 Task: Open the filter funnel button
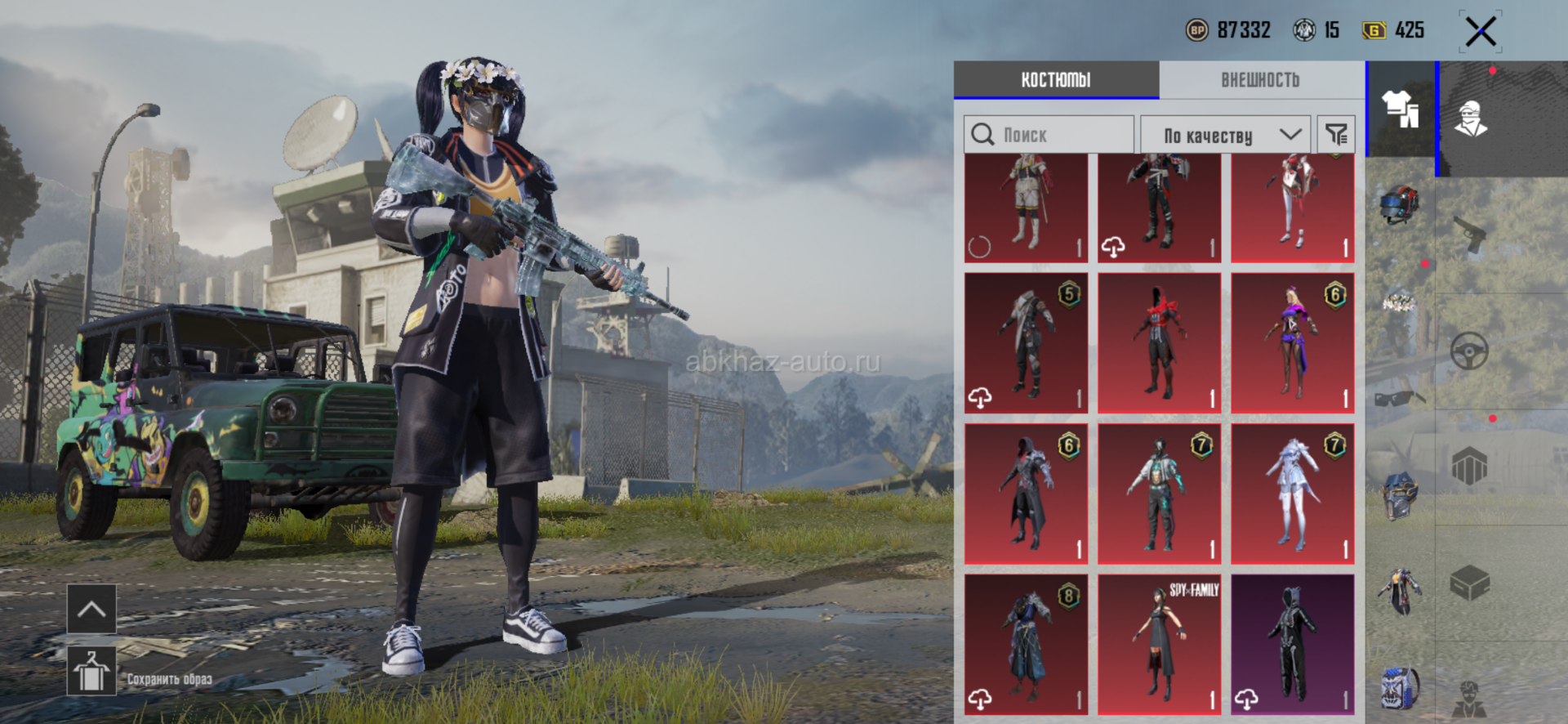click(x=1336, y=135)
